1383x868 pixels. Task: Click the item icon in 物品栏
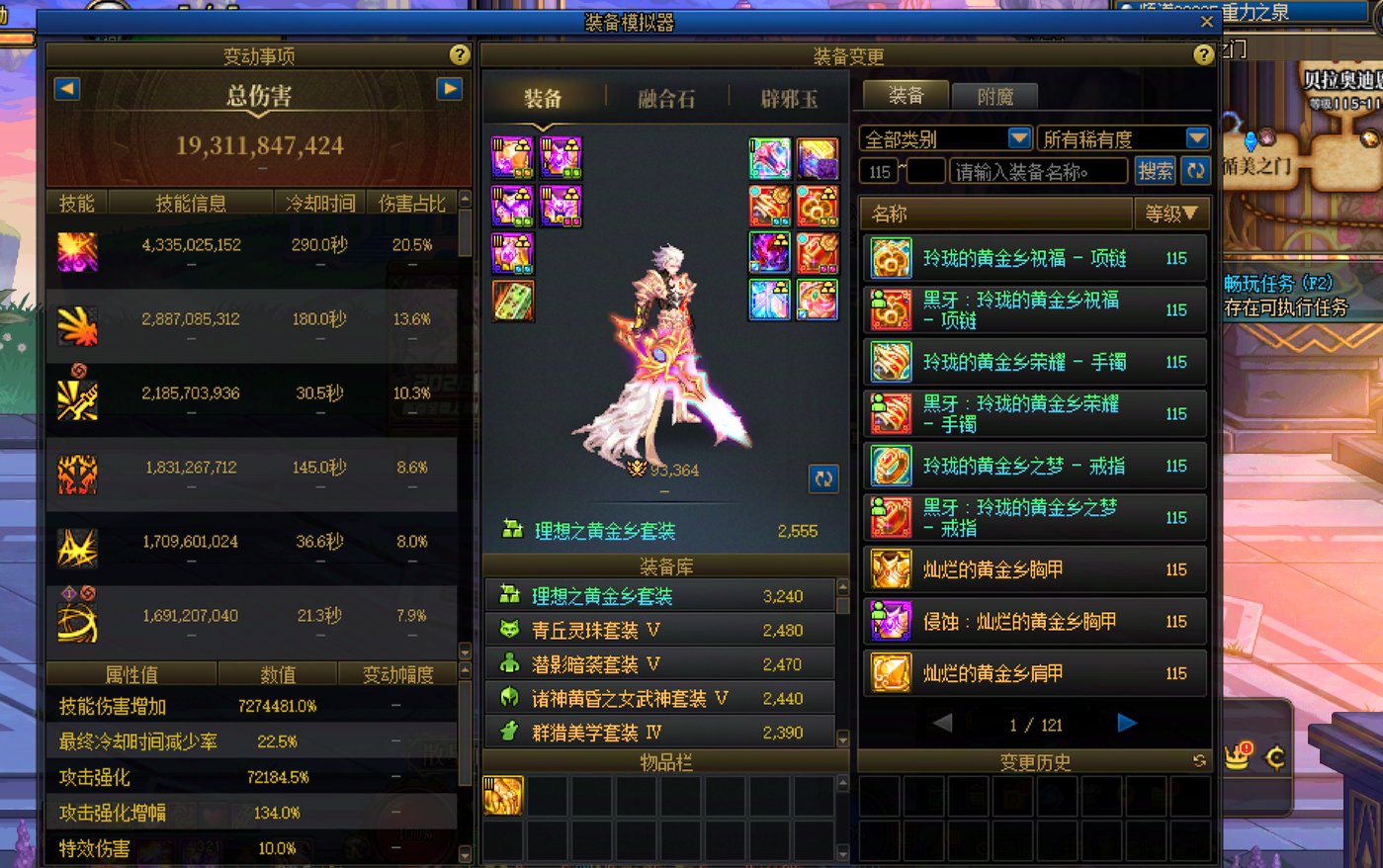point(501,795)
